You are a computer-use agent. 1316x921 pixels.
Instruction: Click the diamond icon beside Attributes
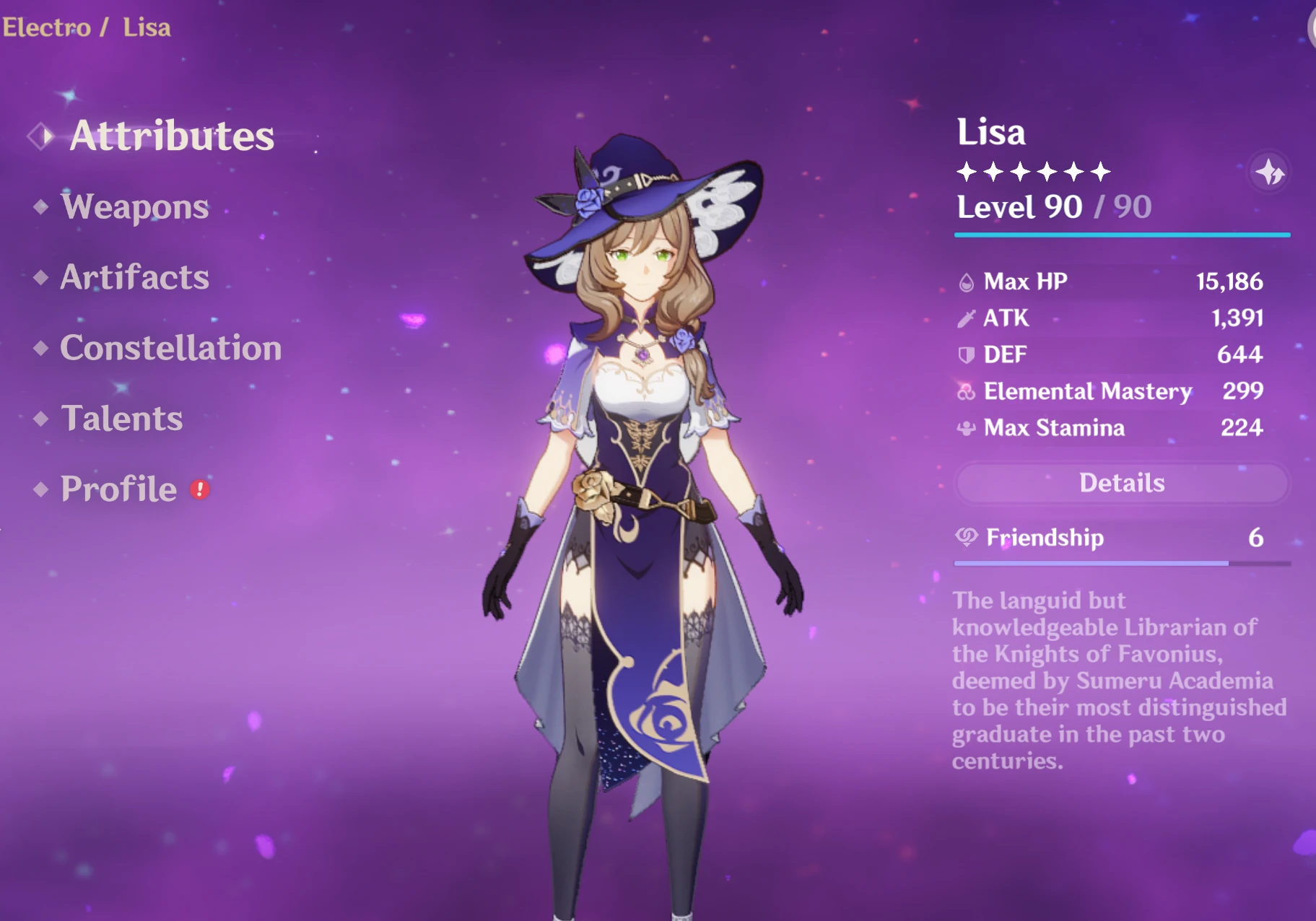[40, 136]
